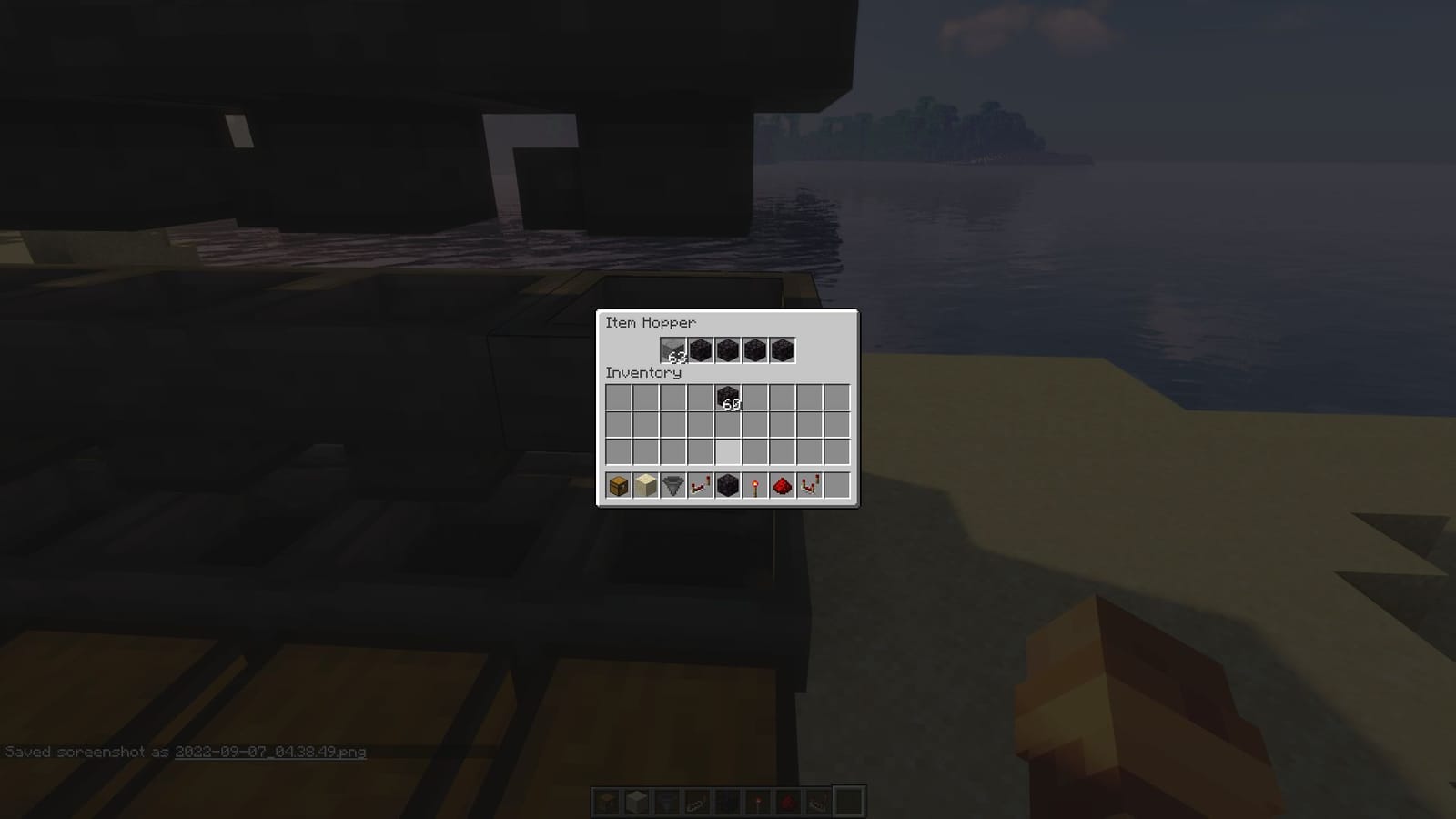Select the smooth stone block in the hotbar

click(645, 485)
